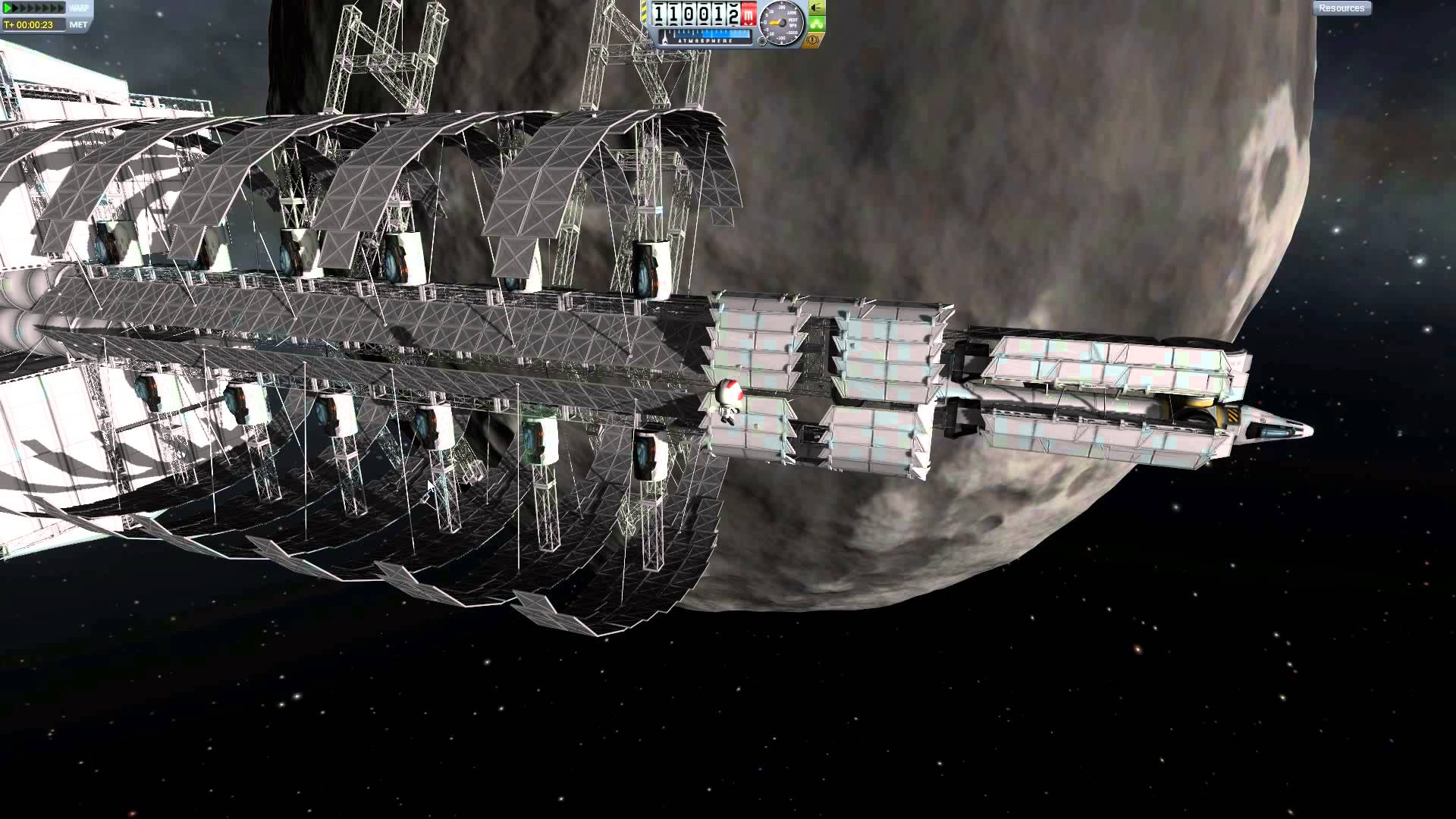Toggle the RCS thruster button
The height and width of the screenshot is (819, 1456).
coord(816,8)
